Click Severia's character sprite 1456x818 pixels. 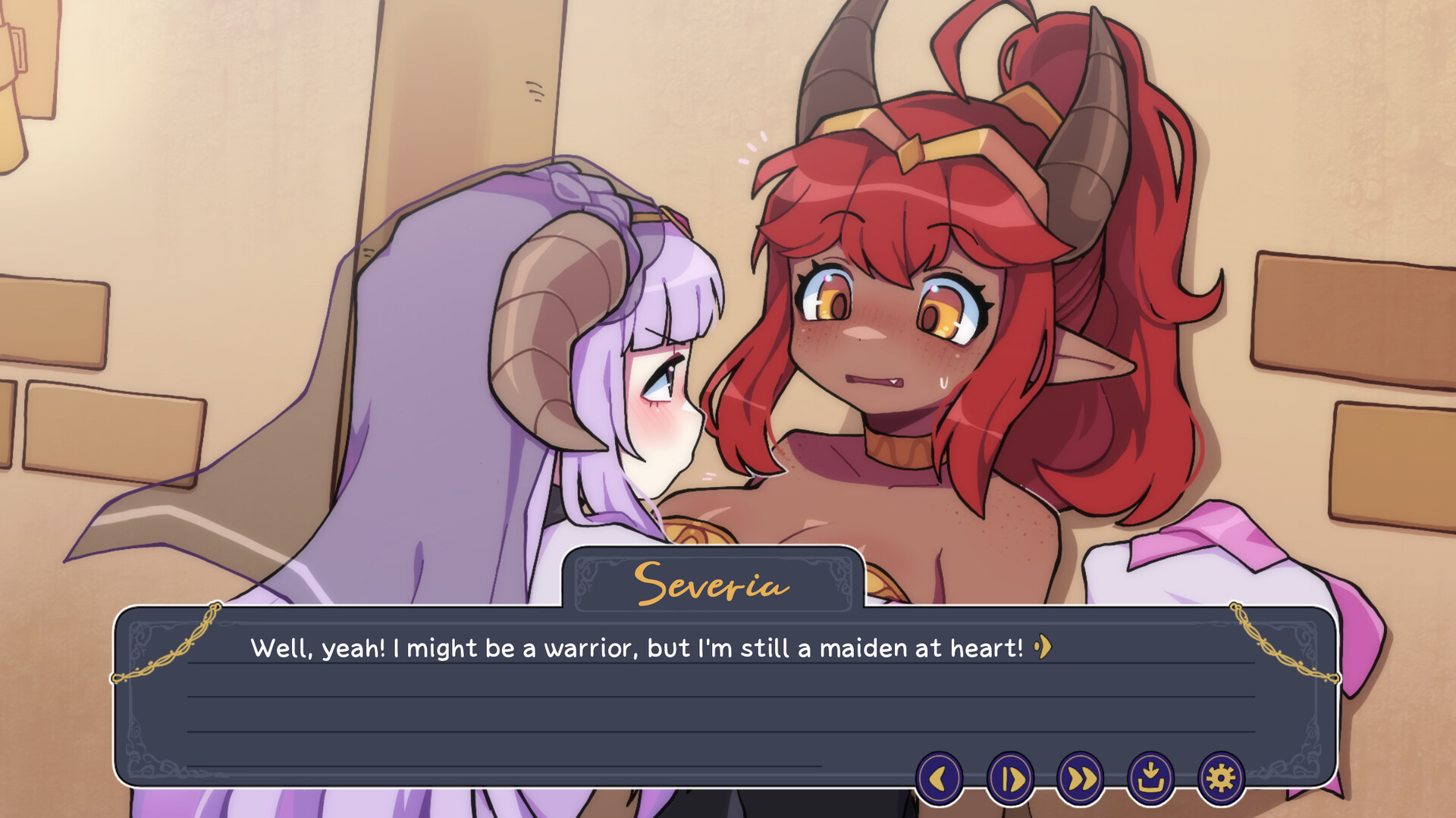point(910,303)
